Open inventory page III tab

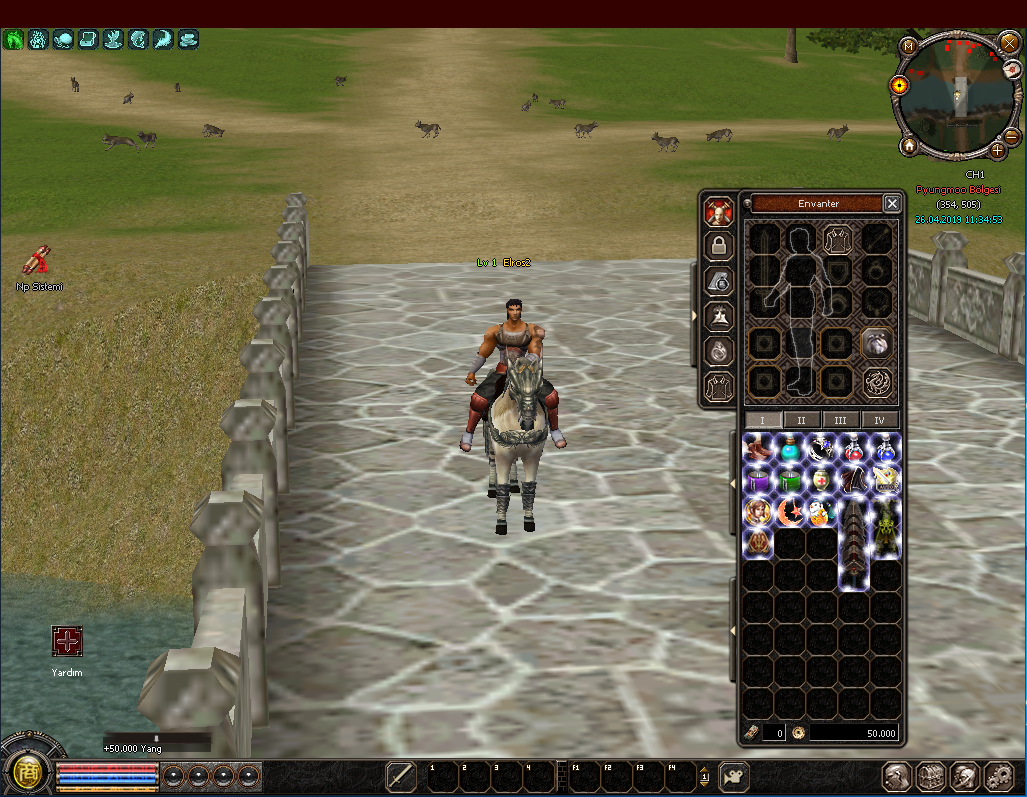840,420
